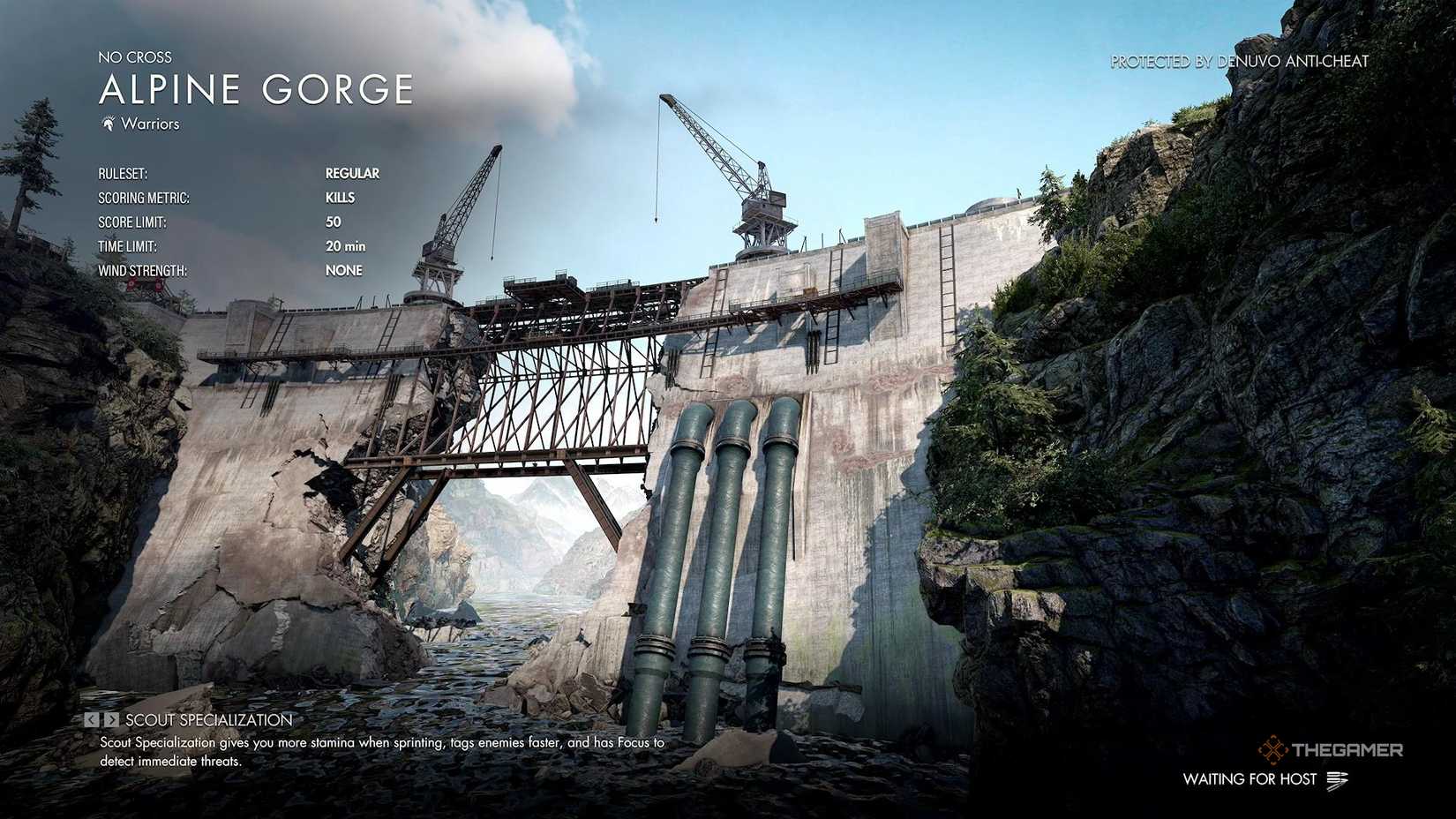Click the Warriors faction label
1456x819 pixels.
click(x=150, y=124)
